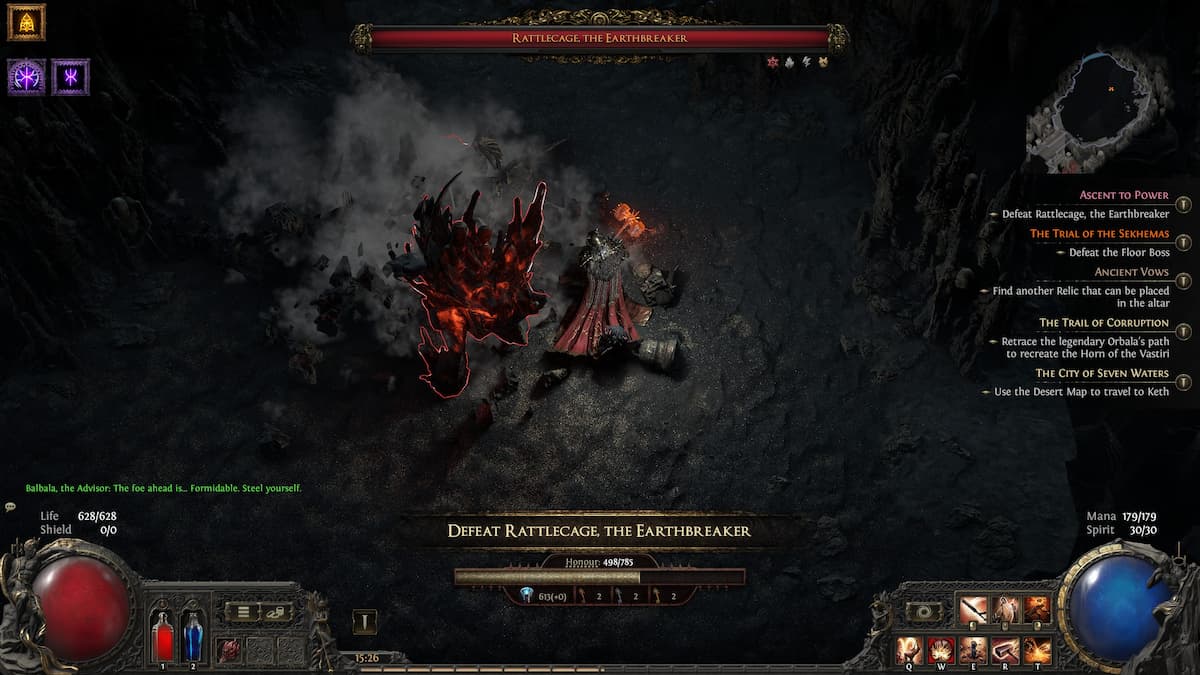Click the golden bell buff icon

pyautogui.click(x=26, y=22)
